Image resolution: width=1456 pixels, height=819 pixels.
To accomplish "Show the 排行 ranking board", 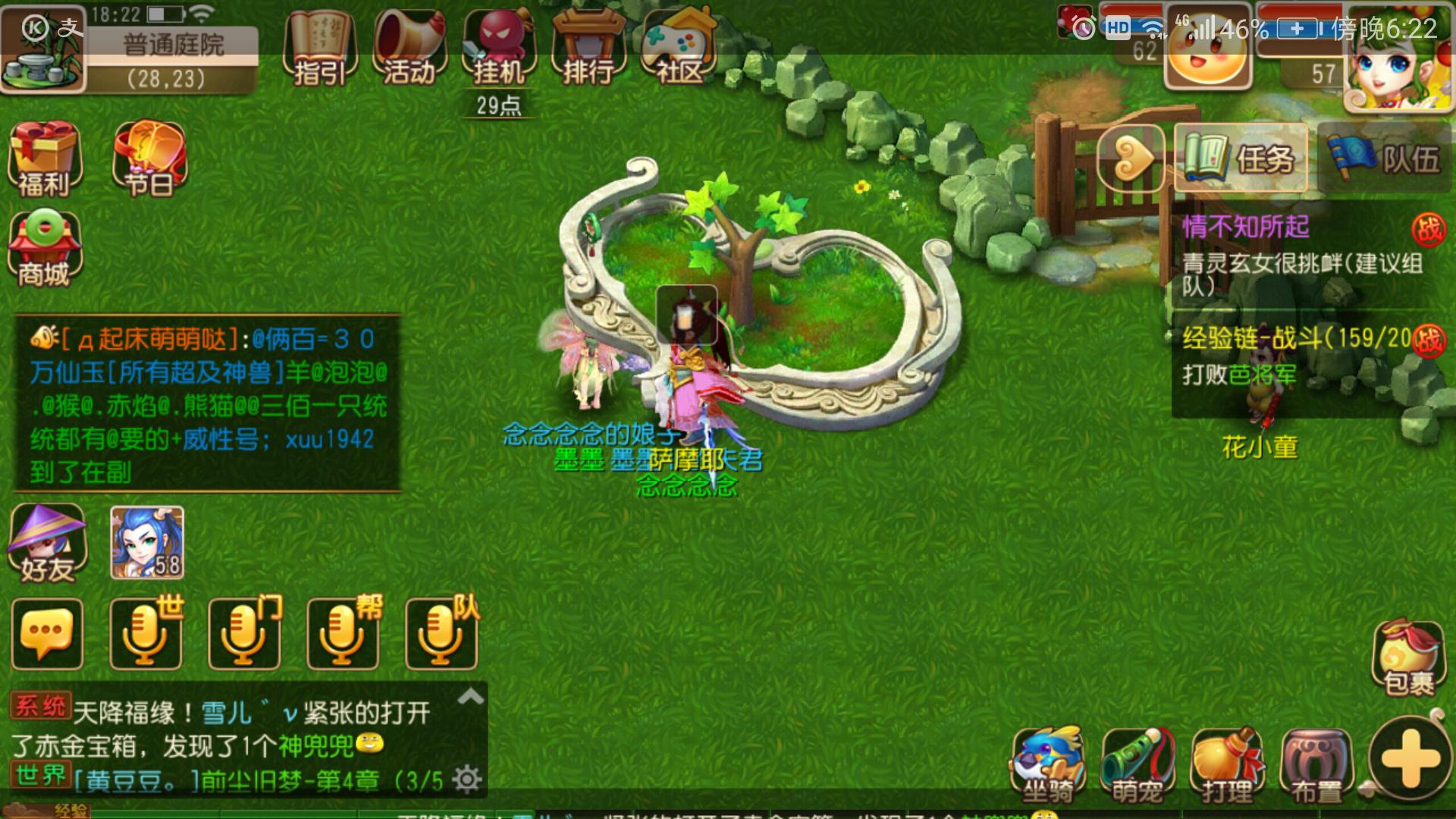I will [x=588, y=48].
